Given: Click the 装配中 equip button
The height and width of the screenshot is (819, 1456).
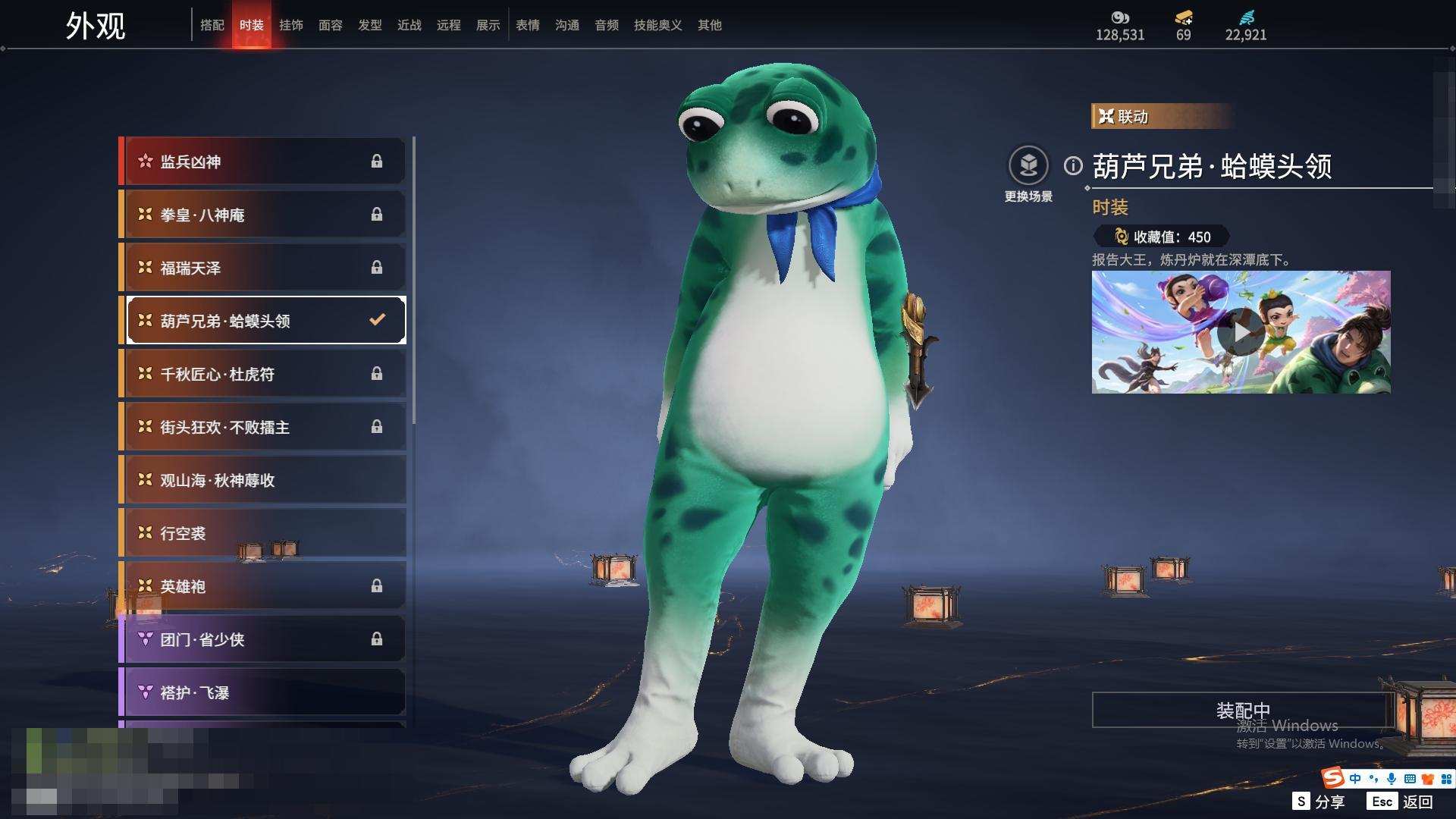Looking at the screenshot, I should 1242,710.
